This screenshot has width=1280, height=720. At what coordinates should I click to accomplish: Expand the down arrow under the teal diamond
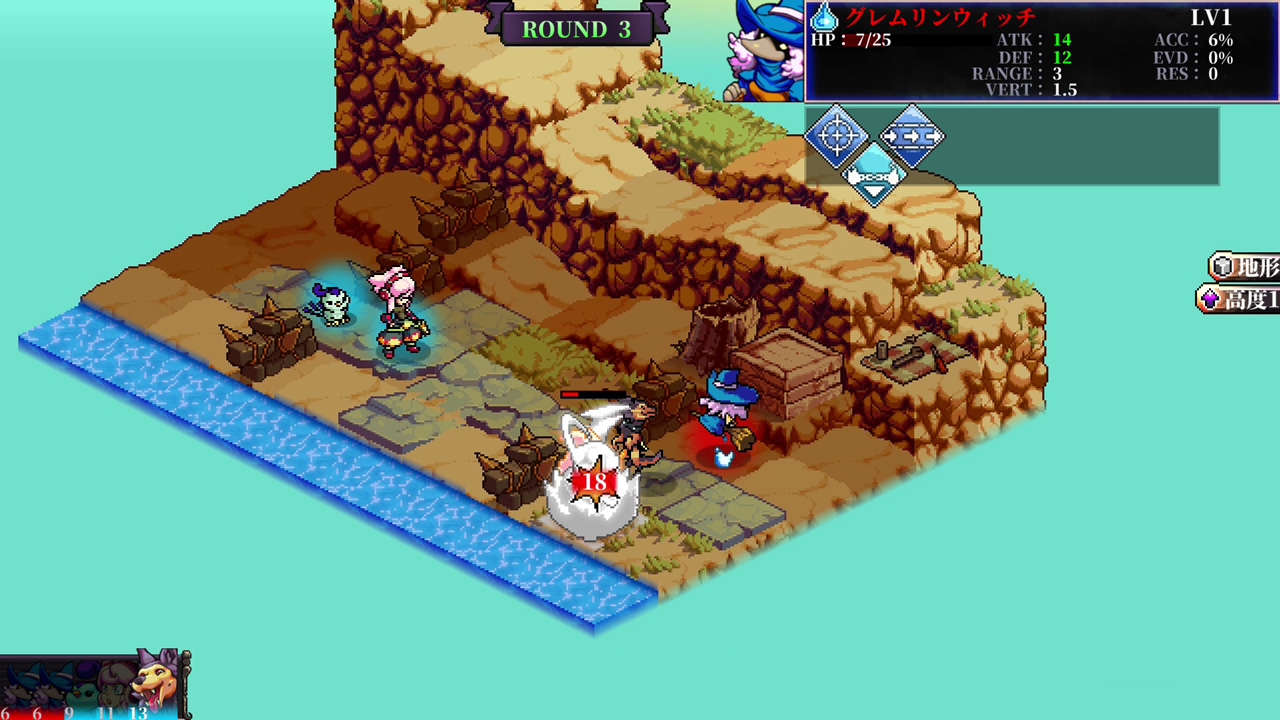(872, 191)
